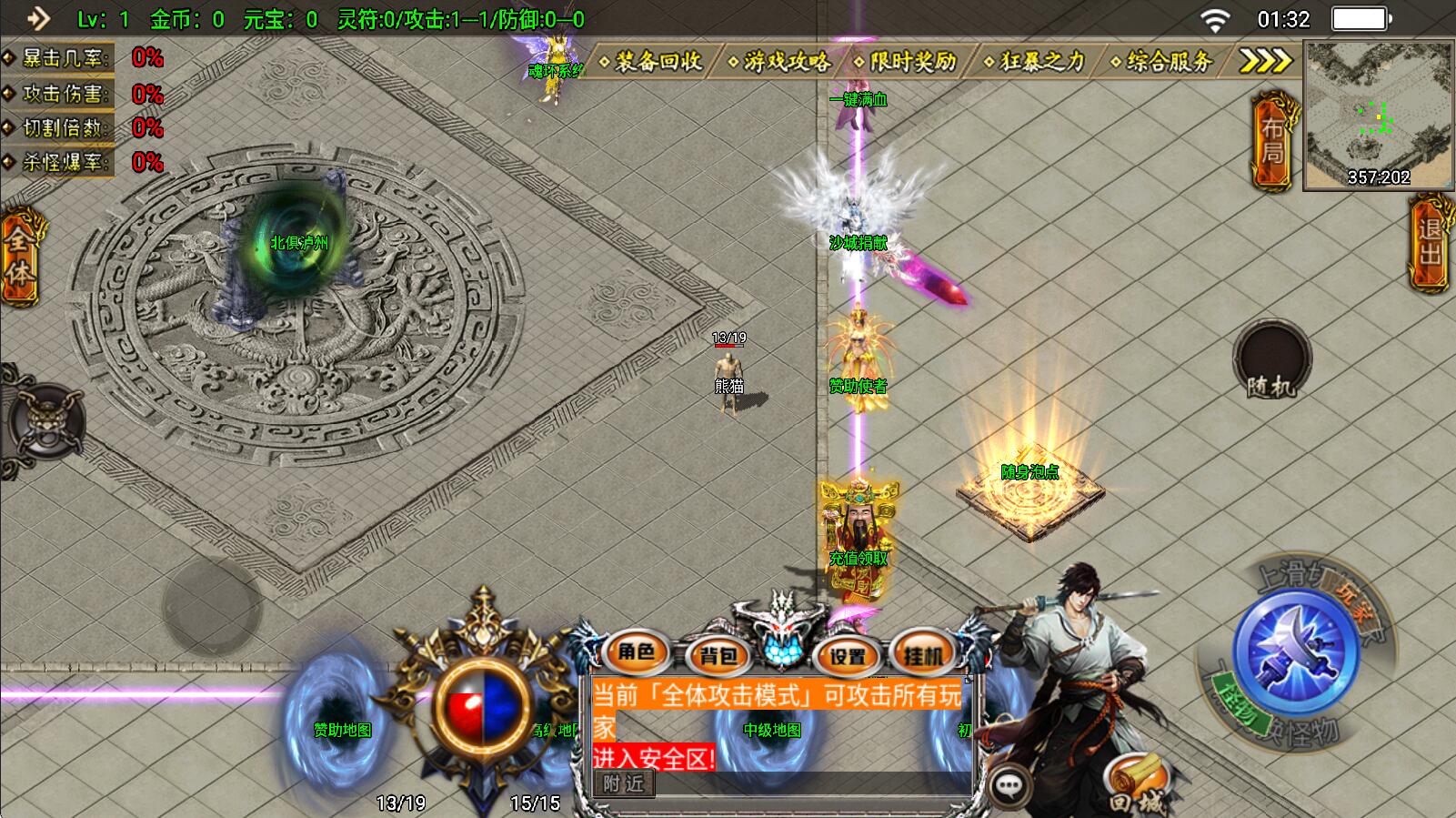Open the 布局 layout button

click(1272, 142)
